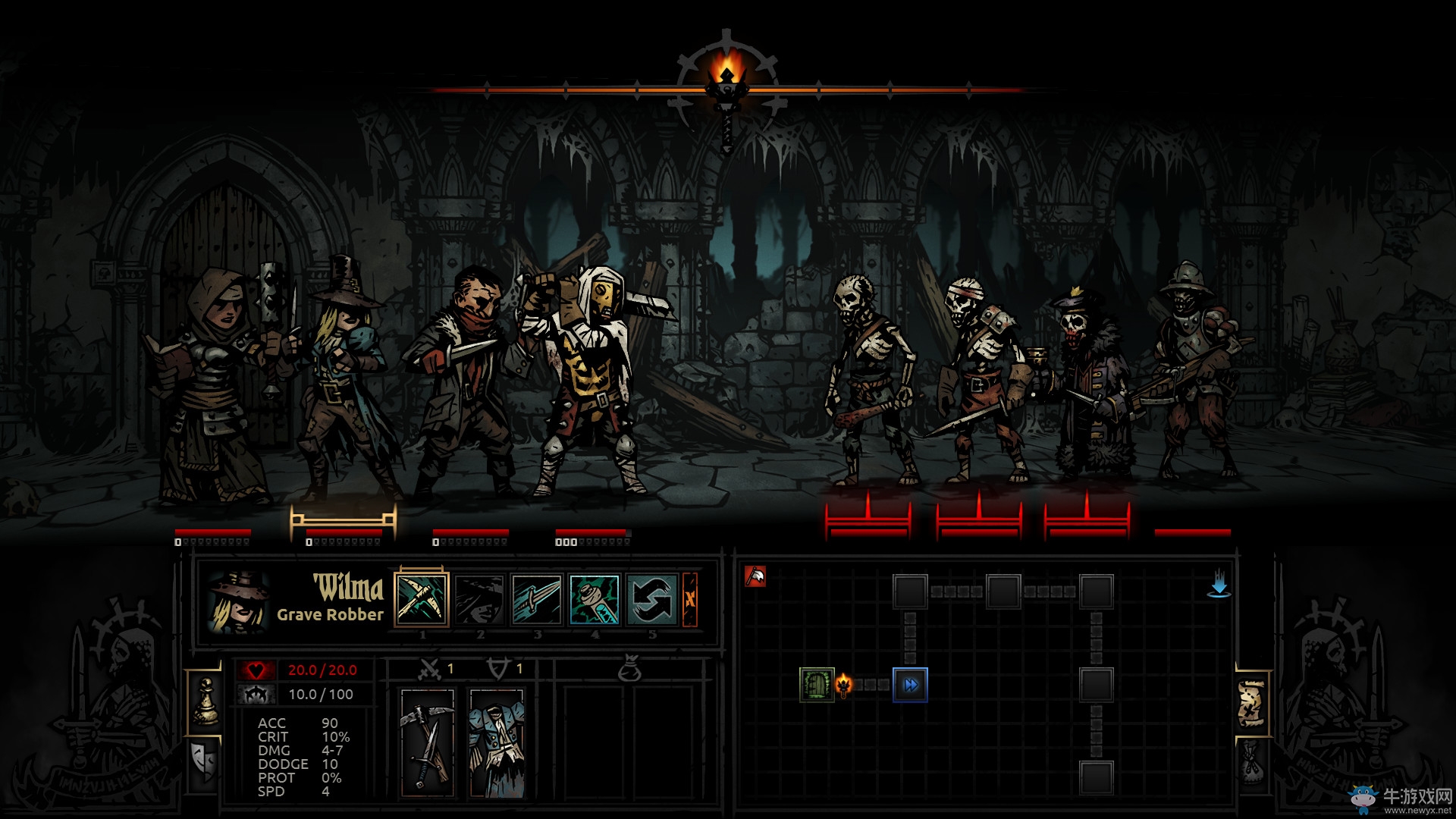Select the green entrance door room on map
This screenshot has width=1456, height=819.
(x=817, y=685)
